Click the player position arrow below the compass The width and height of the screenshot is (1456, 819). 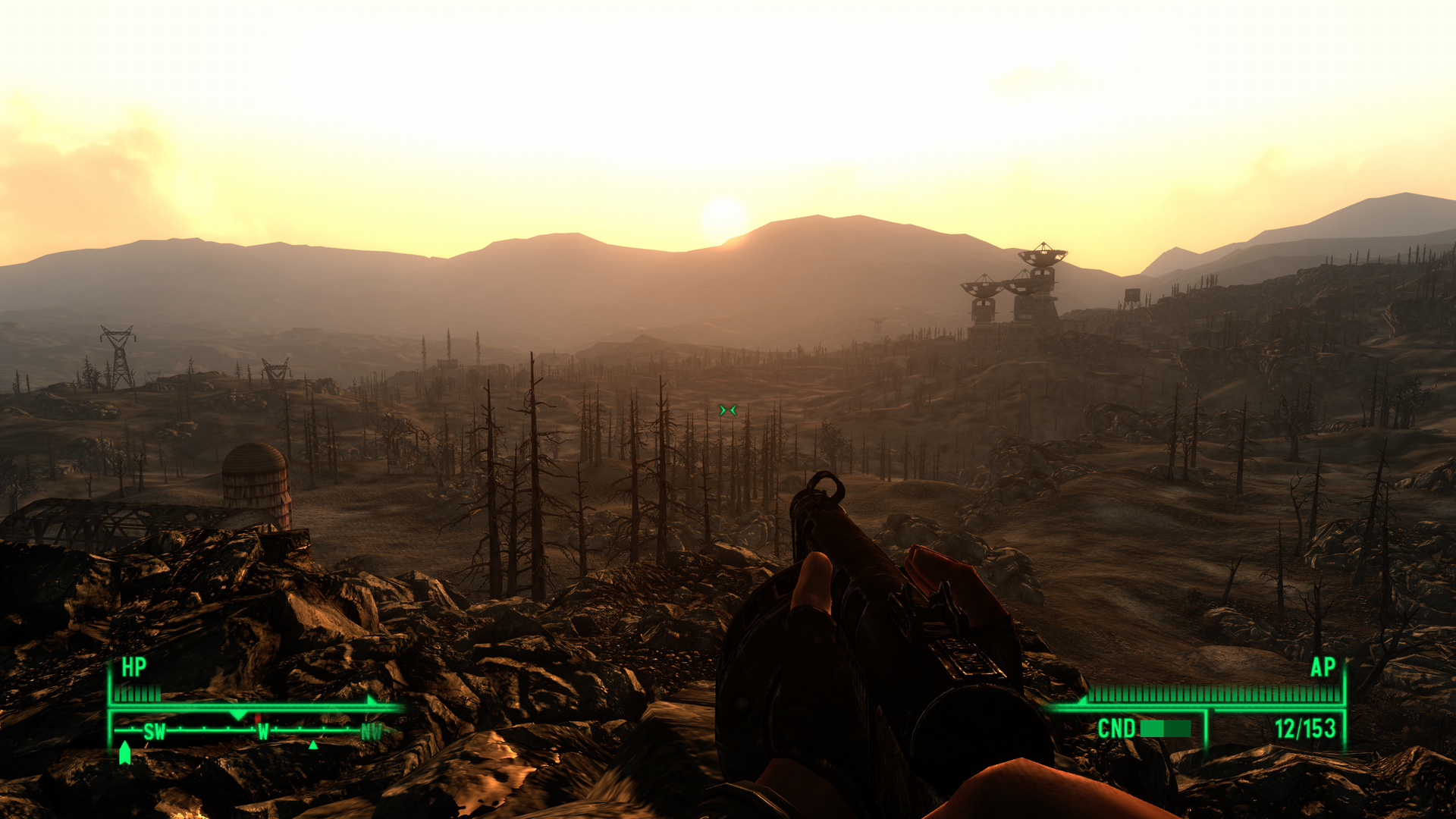coord(125,752)
